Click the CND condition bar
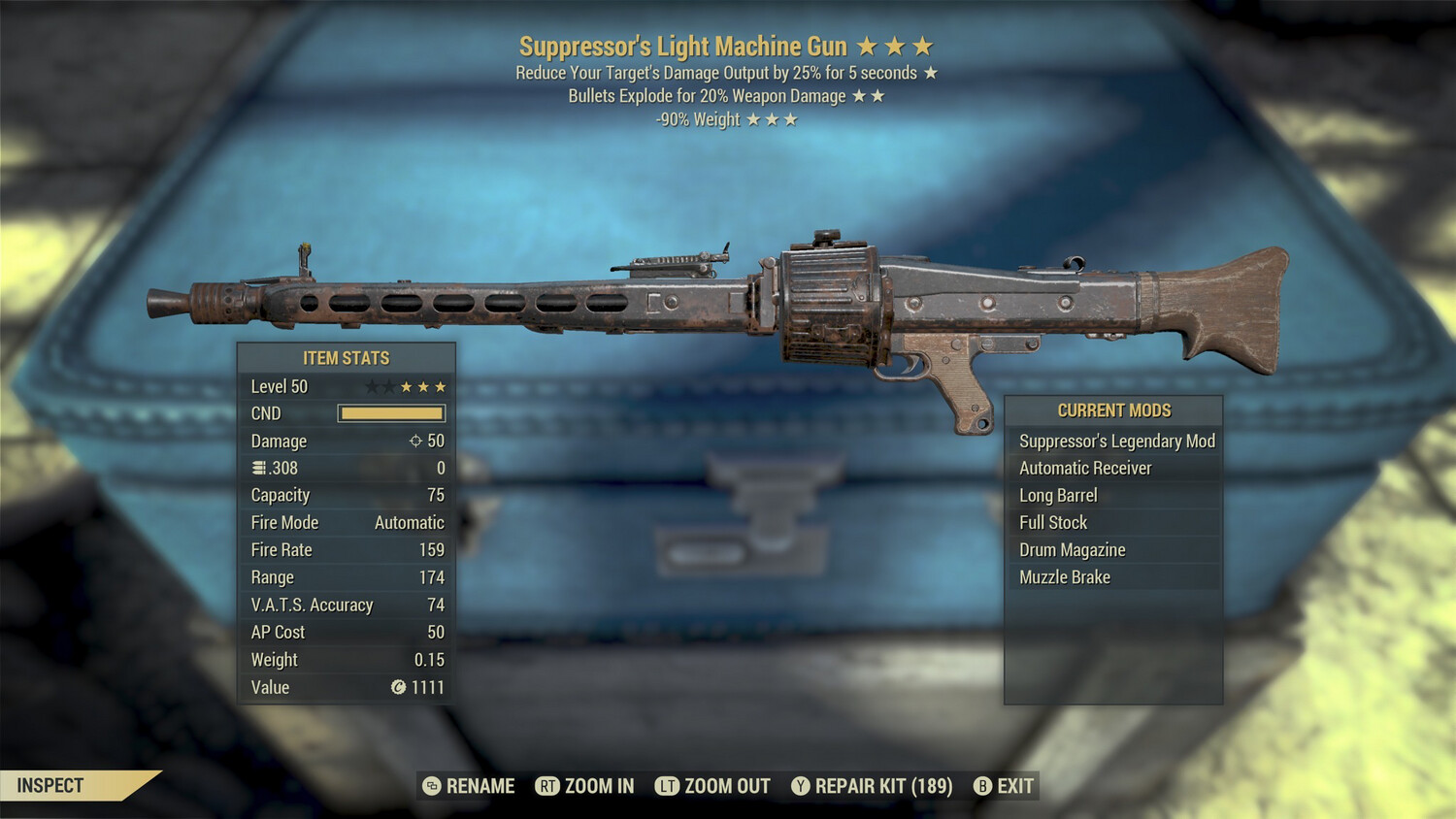This screenshot has width=1456, height=819. pos(392,412)
